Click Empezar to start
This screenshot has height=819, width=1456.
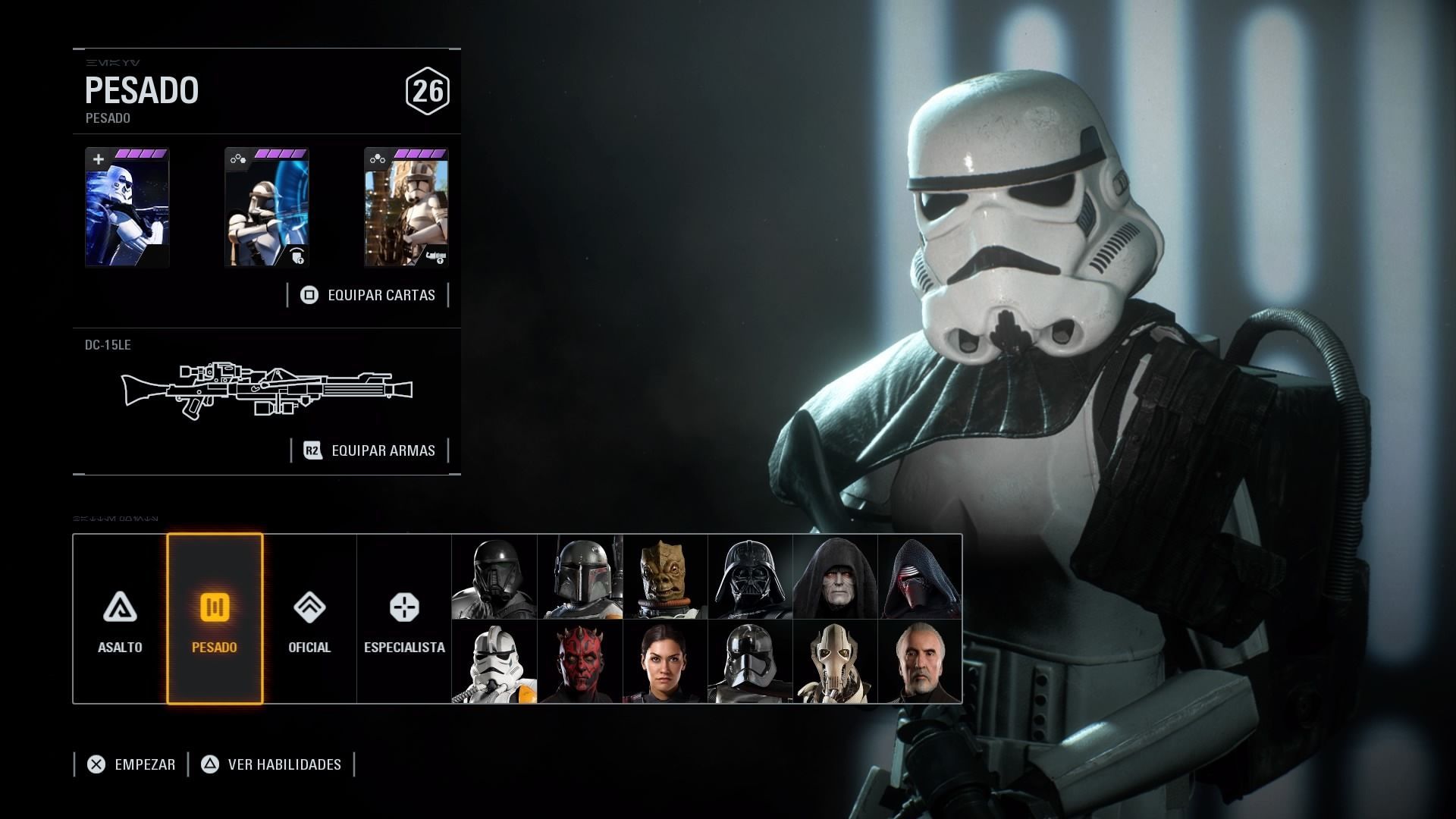(131, 764)
